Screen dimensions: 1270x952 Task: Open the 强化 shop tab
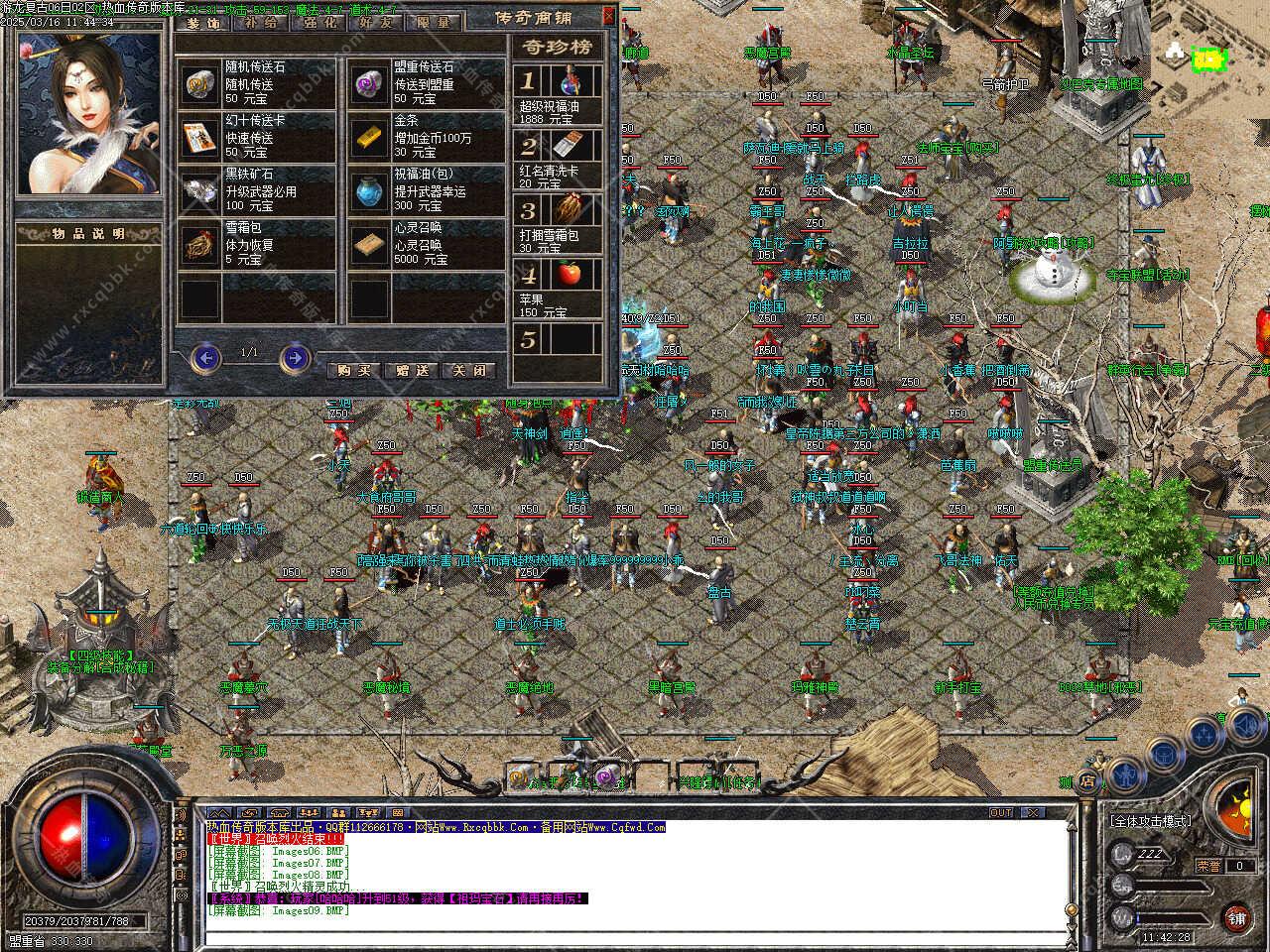[318, 22]
